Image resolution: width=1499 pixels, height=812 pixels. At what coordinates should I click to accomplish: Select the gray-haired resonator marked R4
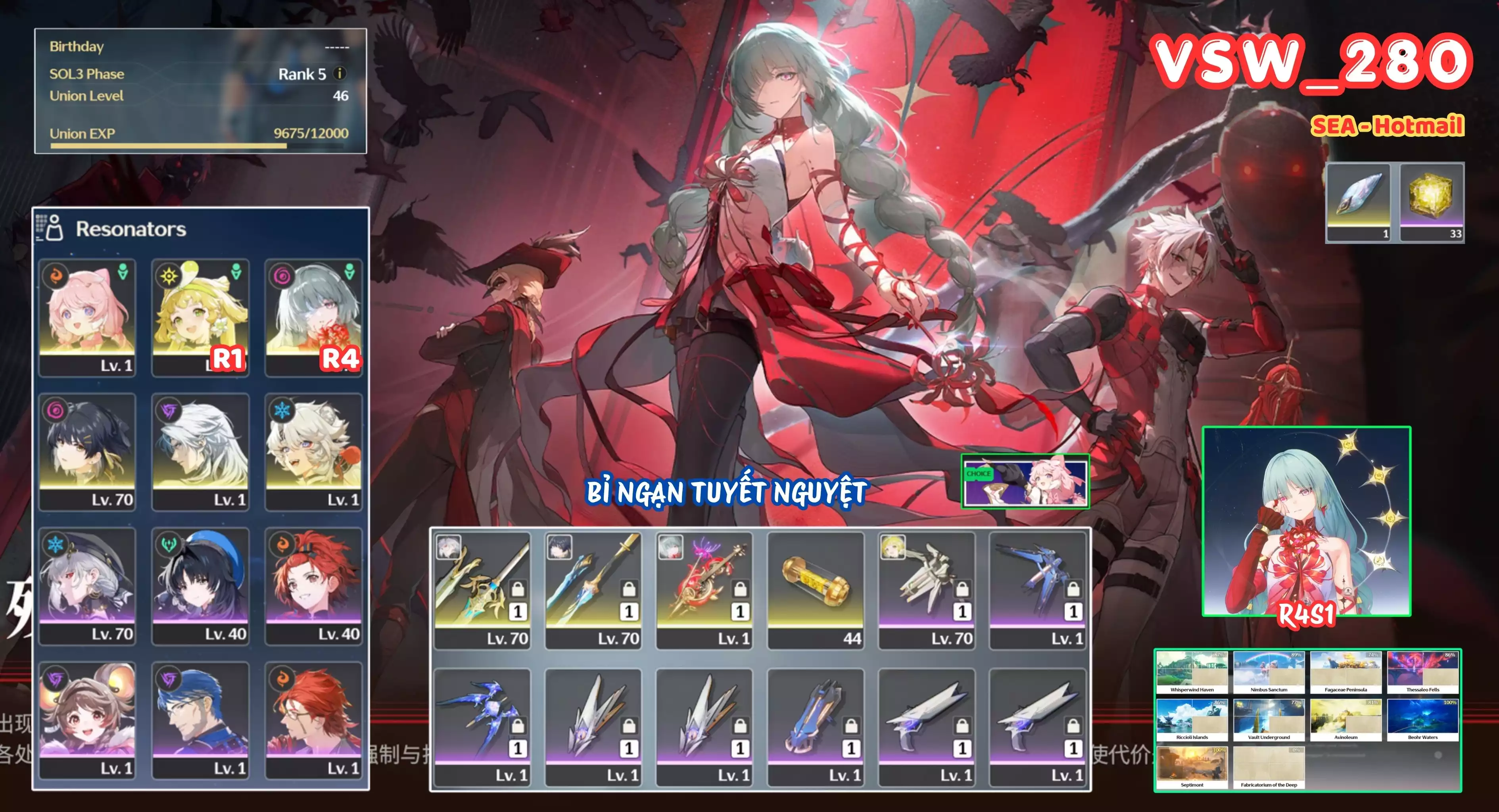point(314,317)
